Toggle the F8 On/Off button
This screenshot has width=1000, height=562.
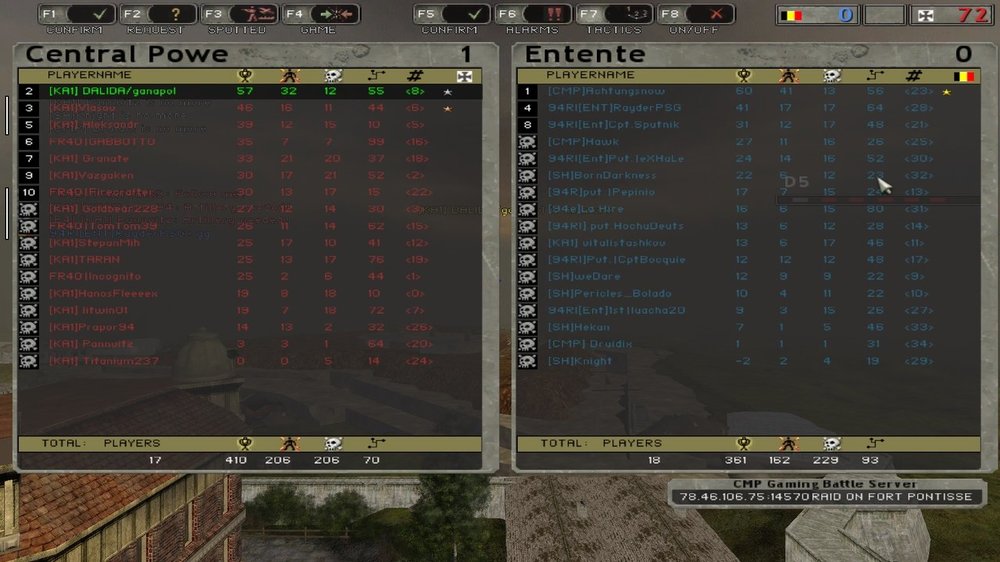(695, 14)
